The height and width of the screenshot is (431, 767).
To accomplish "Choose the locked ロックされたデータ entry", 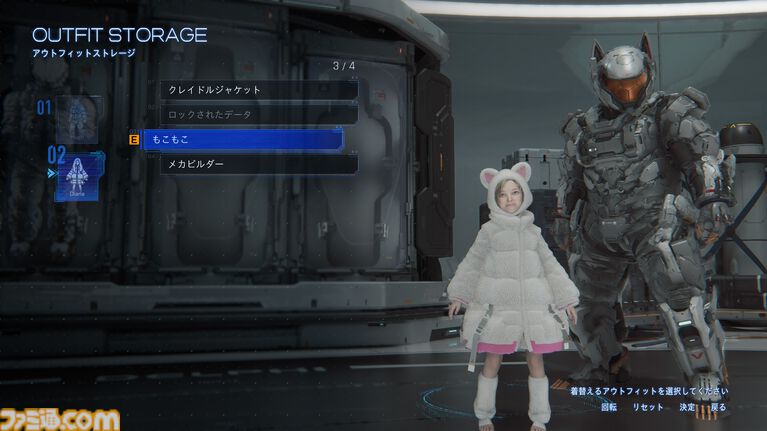I will pos(258,115).
